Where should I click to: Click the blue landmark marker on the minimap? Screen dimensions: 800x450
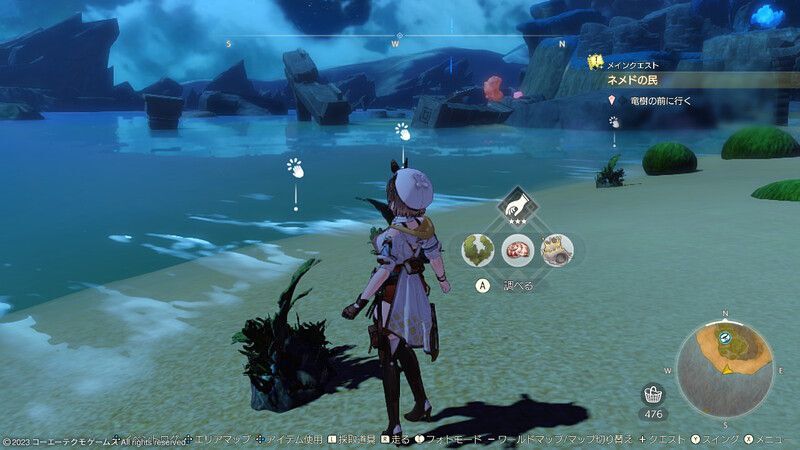click(x=724, y=341)
